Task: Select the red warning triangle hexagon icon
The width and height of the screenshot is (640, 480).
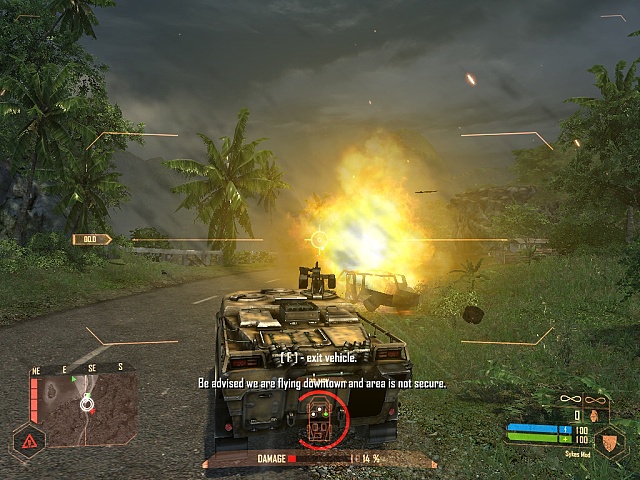Action: pos(27,440)
